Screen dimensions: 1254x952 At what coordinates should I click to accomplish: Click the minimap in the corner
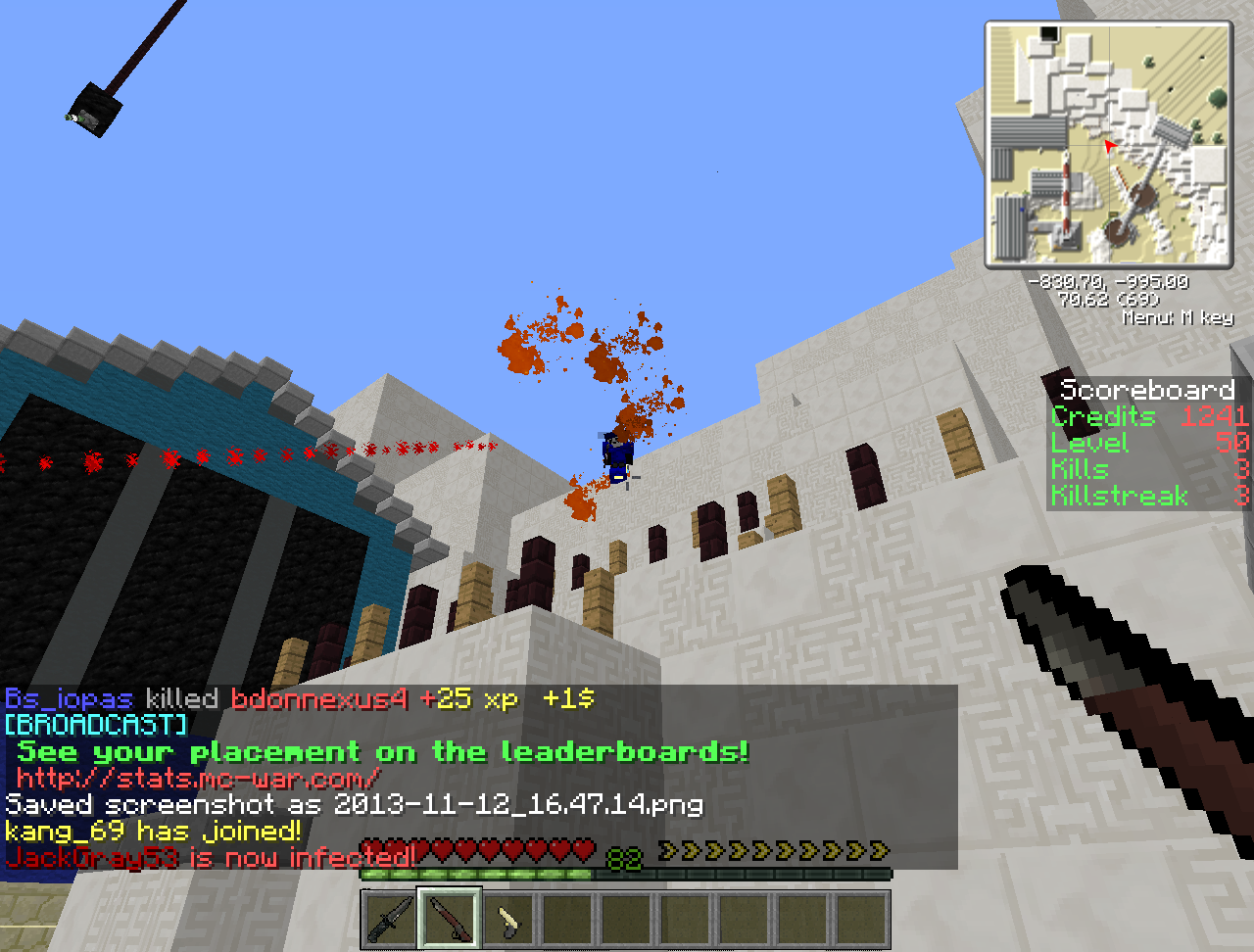pyautogui.click(x=1108, y=144)
